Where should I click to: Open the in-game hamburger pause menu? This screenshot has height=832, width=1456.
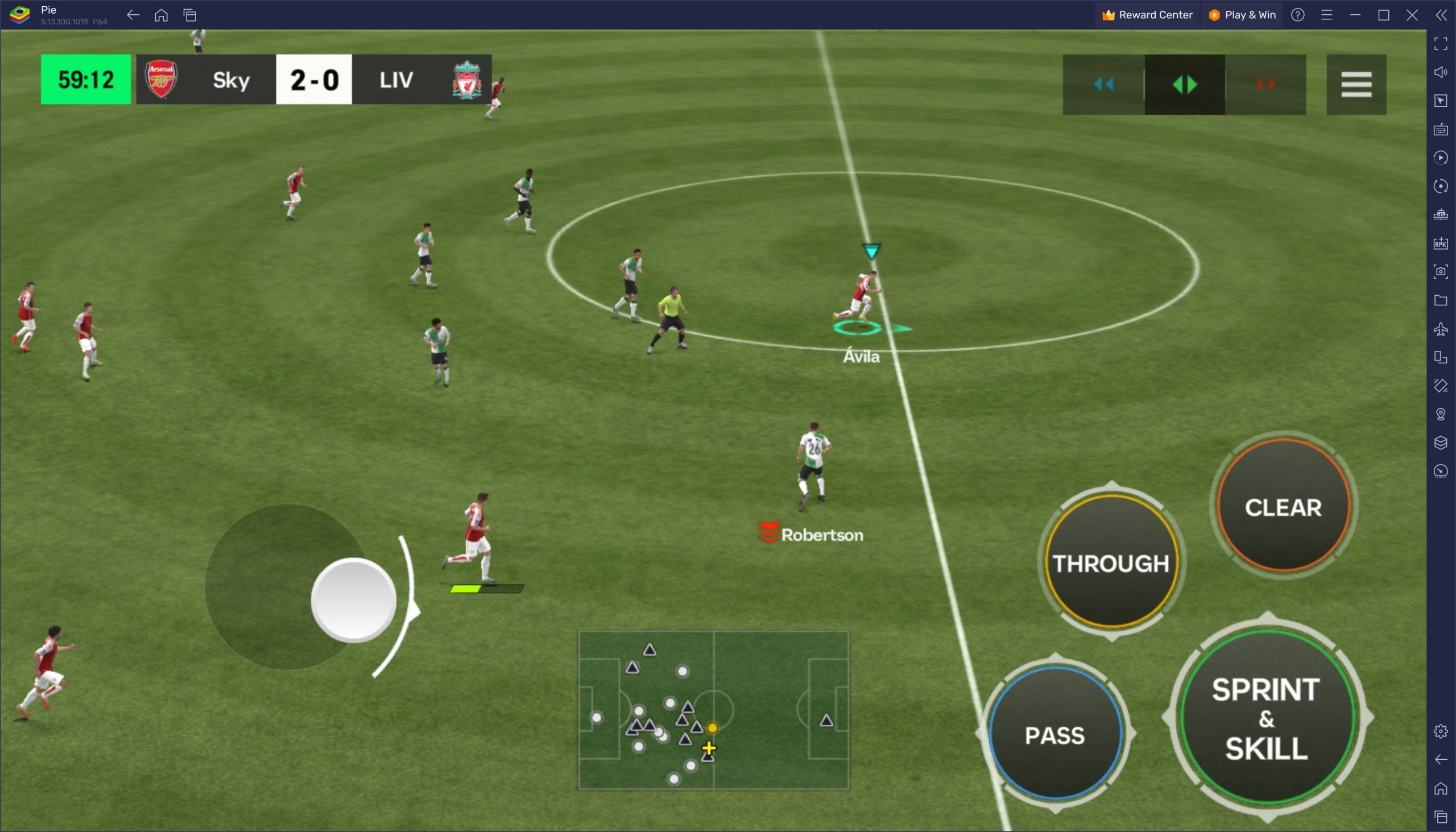point(1356,85)
